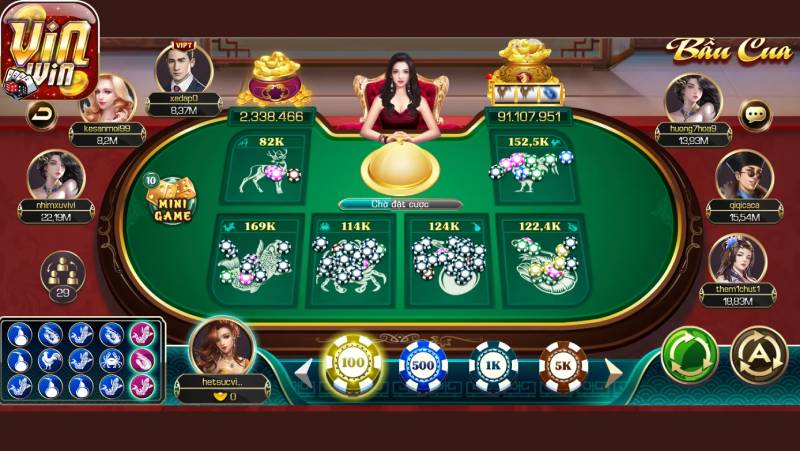The width and height of the screenshot is (800, 451).
Task: Open the result history panel of symbols
Action: 82,360
